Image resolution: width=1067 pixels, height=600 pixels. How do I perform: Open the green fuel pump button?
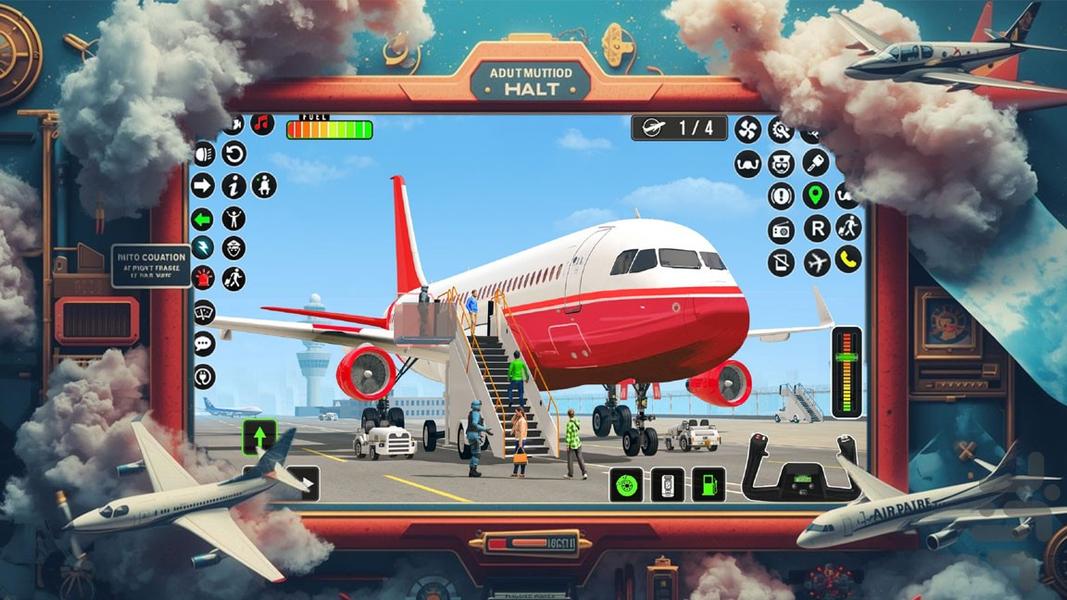coord(708,484)
